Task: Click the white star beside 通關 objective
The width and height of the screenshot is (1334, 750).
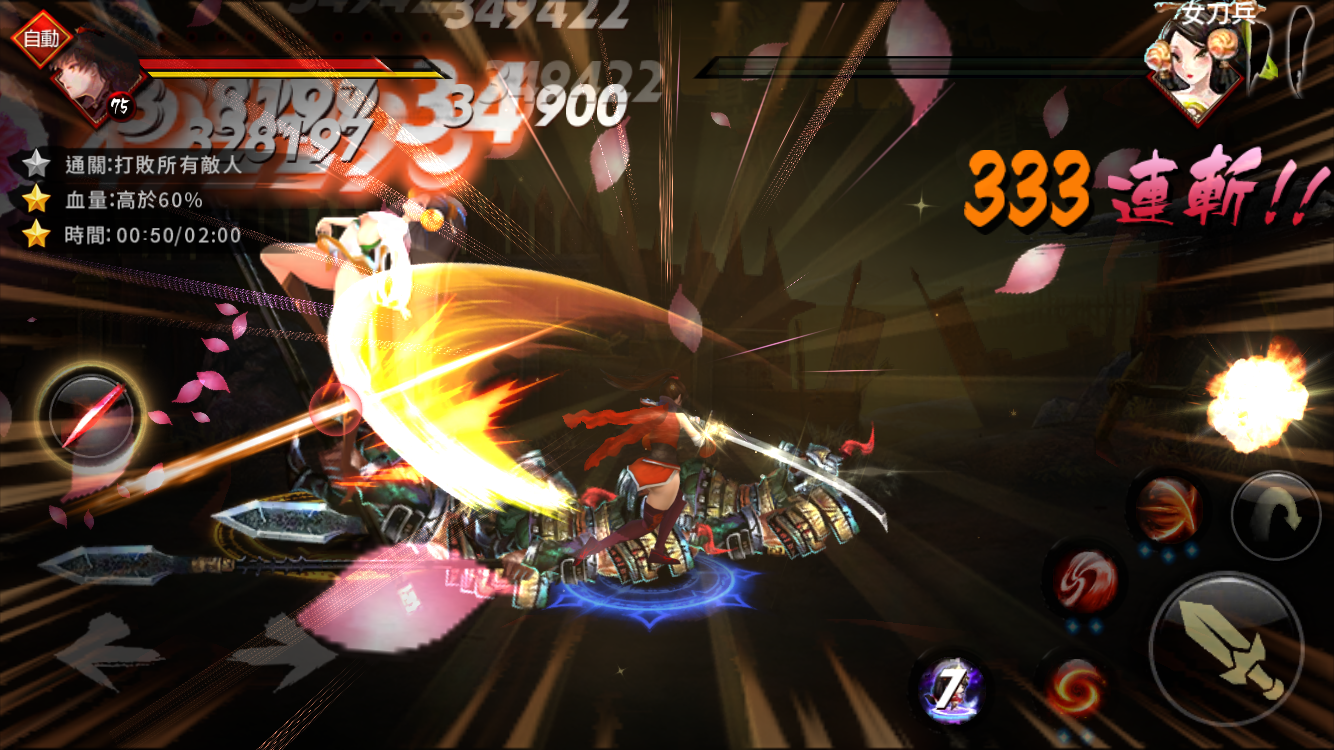Action: click(x=36, y=163)
